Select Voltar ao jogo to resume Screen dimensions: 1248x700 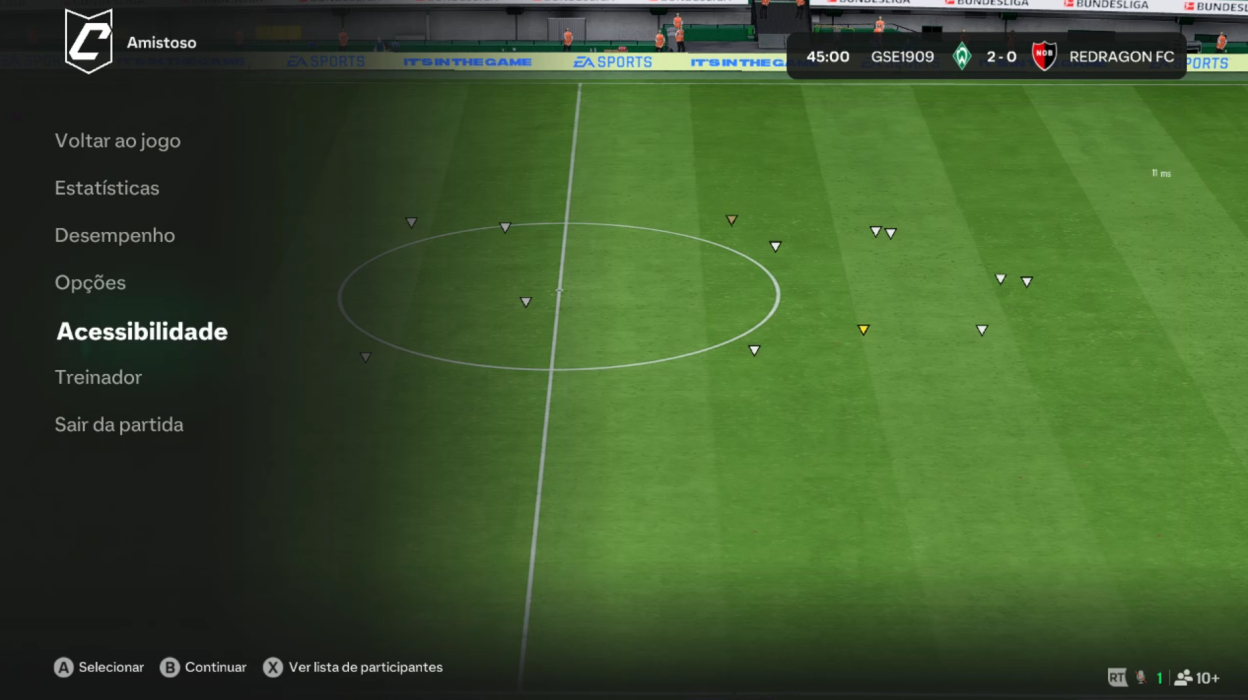118,141
